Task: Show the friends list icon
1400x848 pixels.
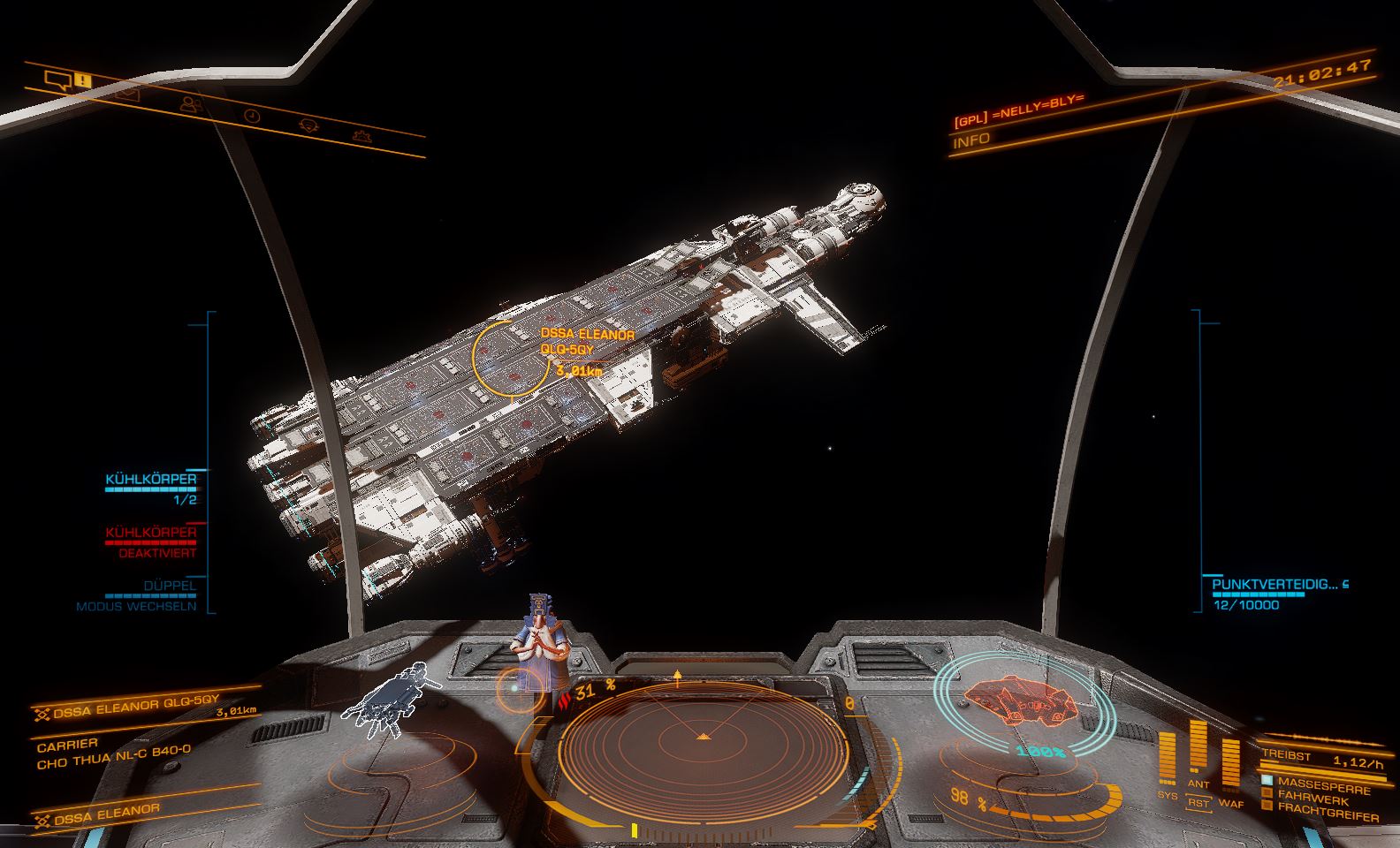Action: 189,103
